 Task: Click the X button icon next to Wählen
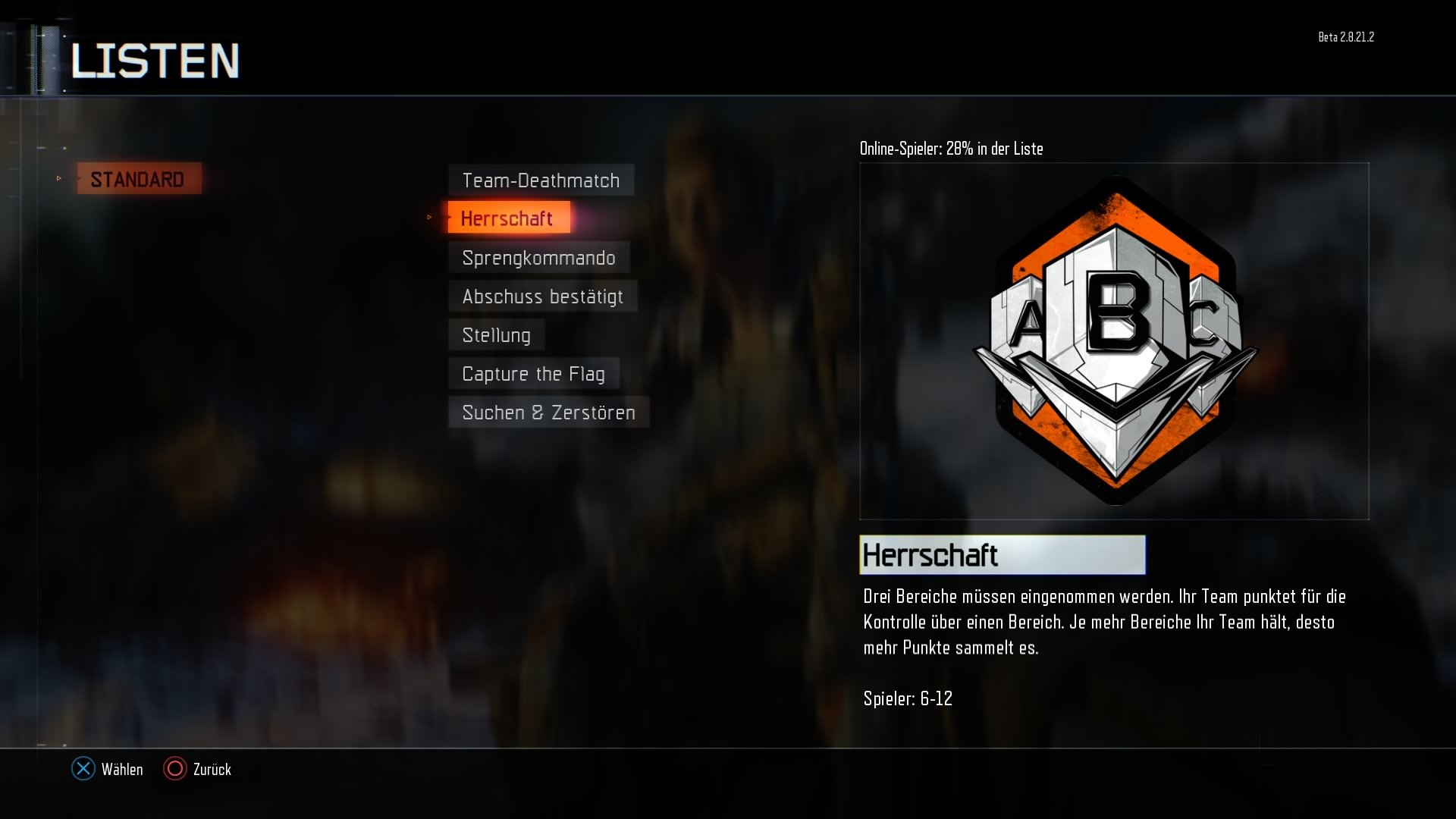pyautogui.click(x=82, y=769)
